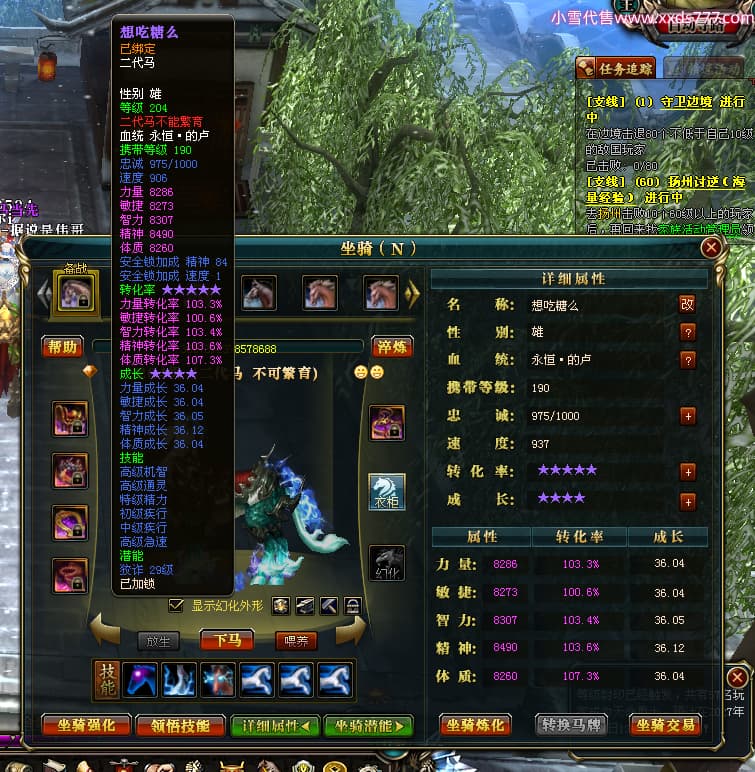Open the 淬炼 tempering button
This screenshot has height=772, width=755.
point(392,347)
